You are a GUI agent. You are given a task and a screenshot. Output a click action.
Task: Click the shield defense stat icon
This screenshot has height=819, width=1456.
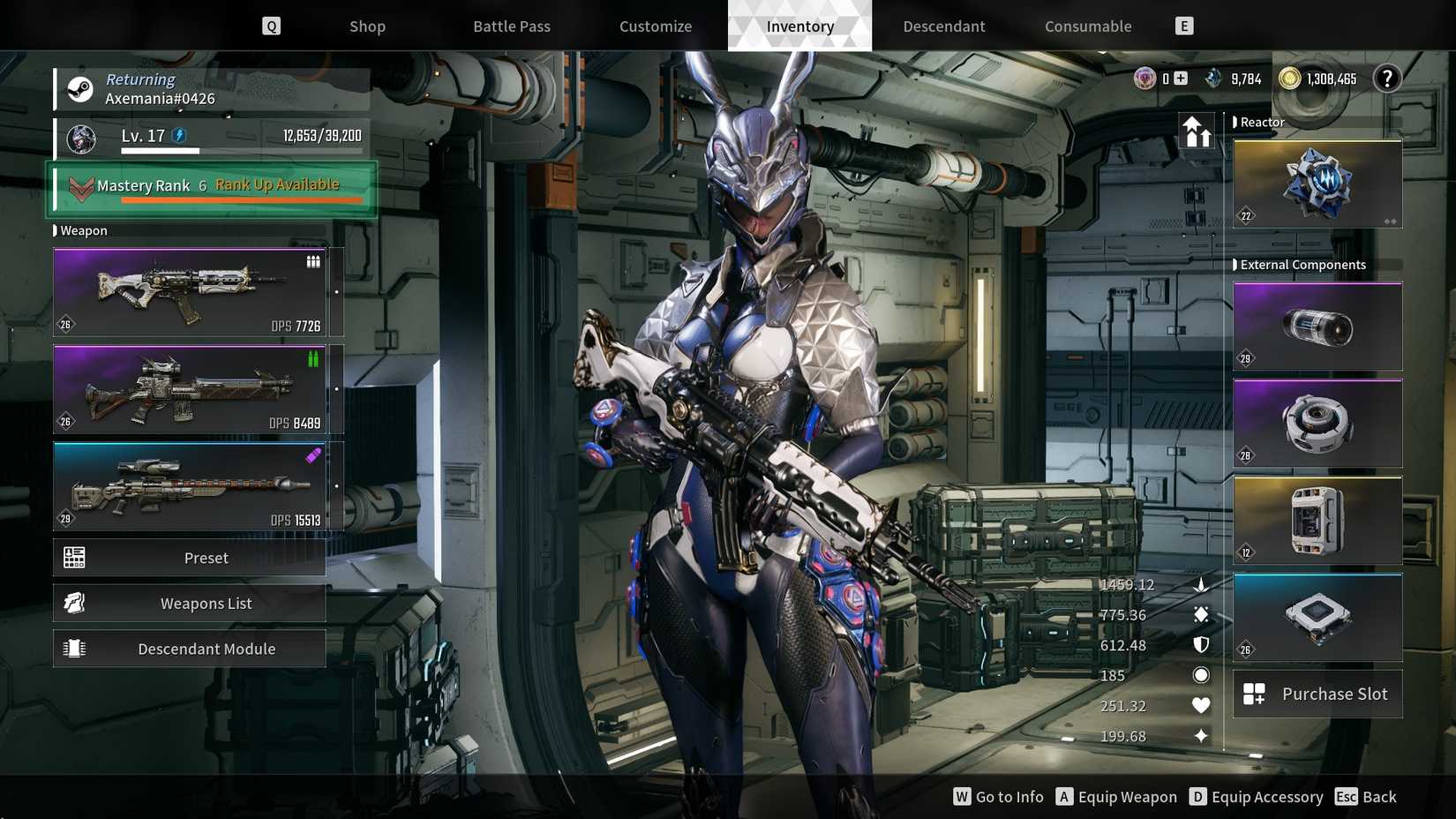click(x=1201, y=644)
